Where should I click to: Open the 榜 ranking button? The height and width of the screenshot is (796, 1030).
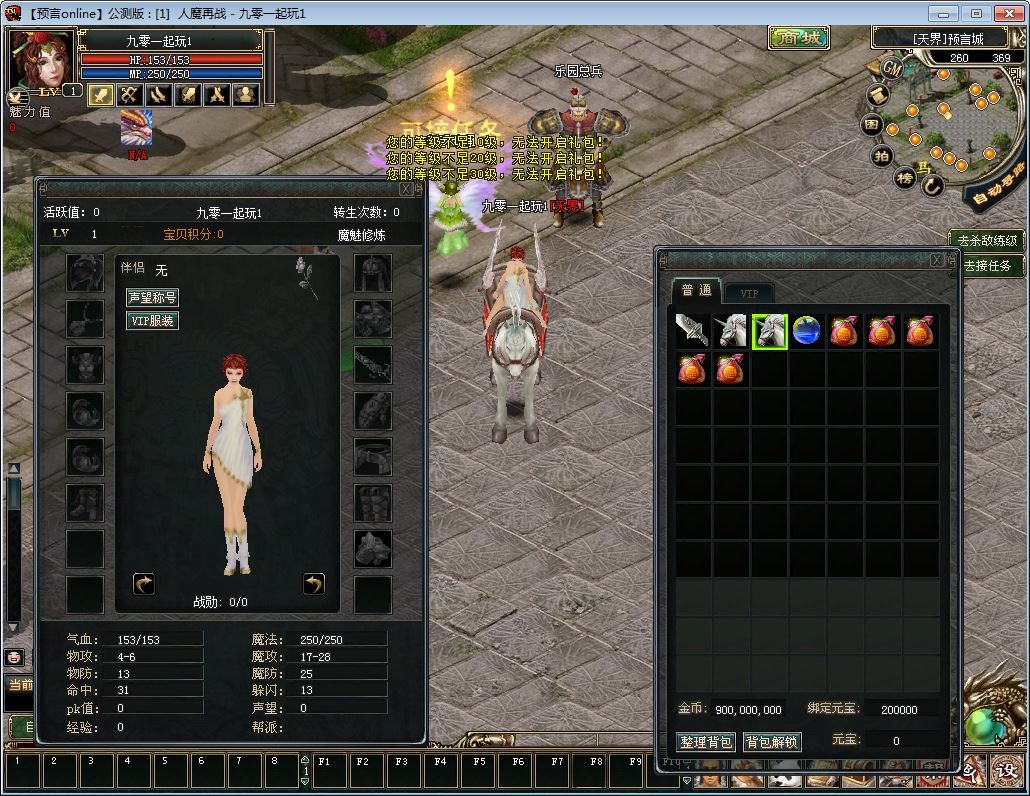(x=905, y=178)
